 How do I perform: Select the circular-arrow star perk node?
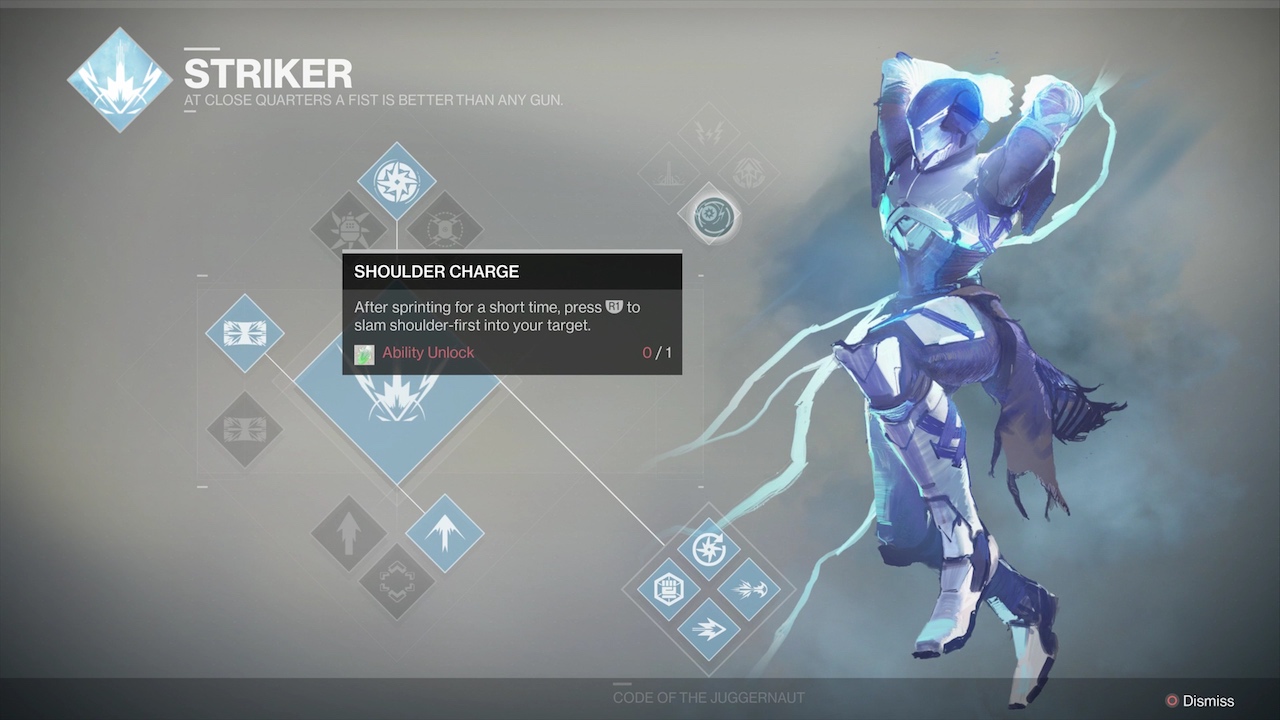point(709,549)
